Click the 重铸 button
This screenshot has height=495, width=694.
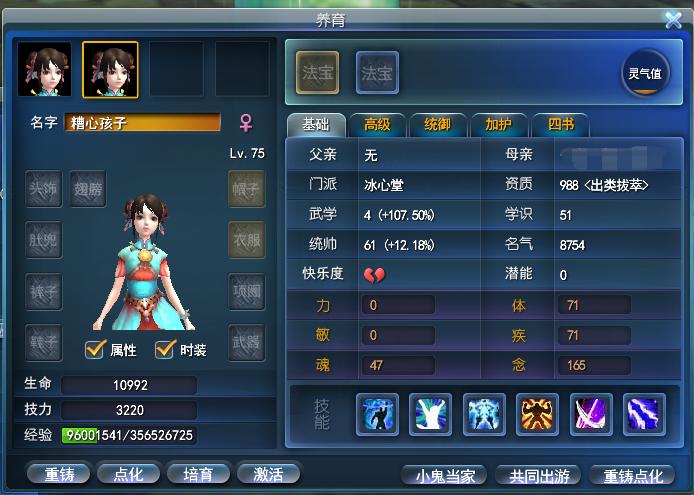tap(52, 474)
